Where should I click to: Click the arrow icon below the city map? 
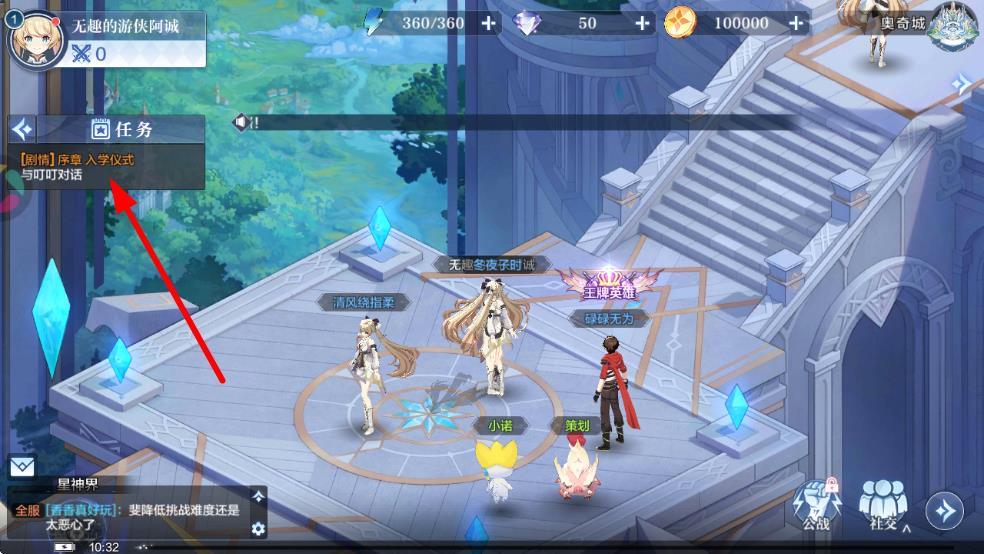(x=962, y=84)
